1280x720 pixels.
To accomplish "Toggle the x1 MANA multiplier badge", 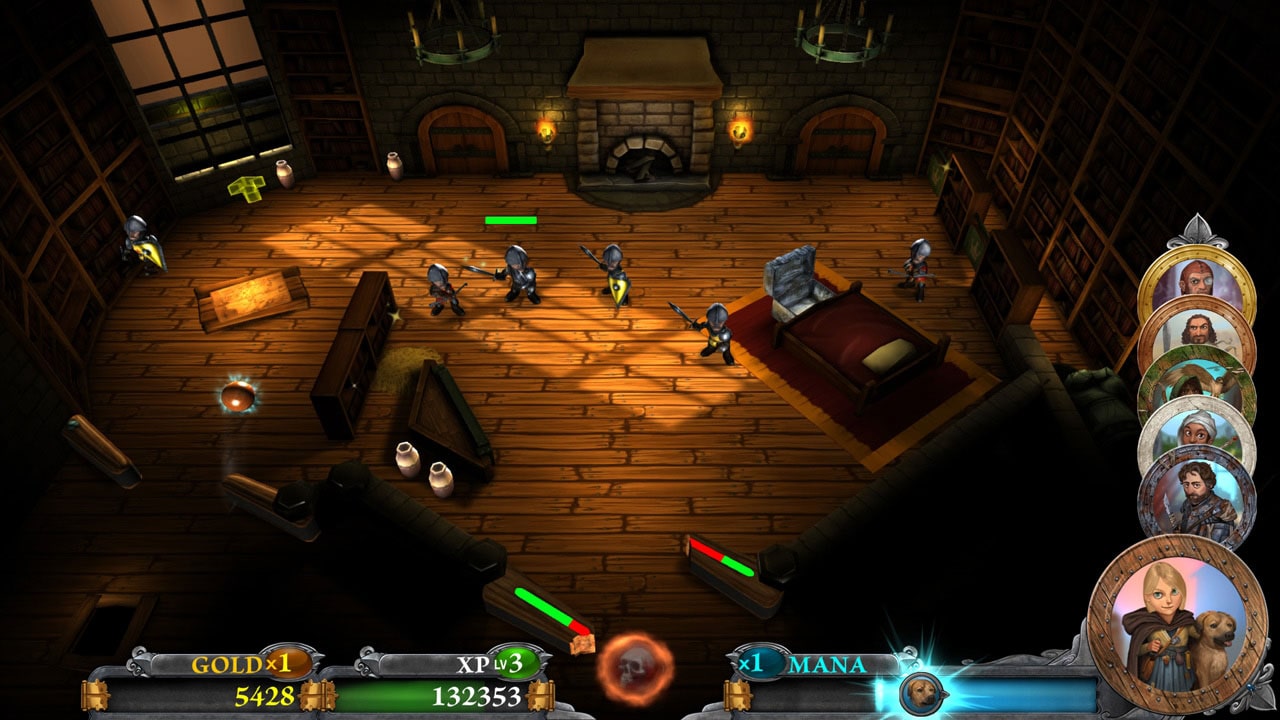I will pos(762,662).
